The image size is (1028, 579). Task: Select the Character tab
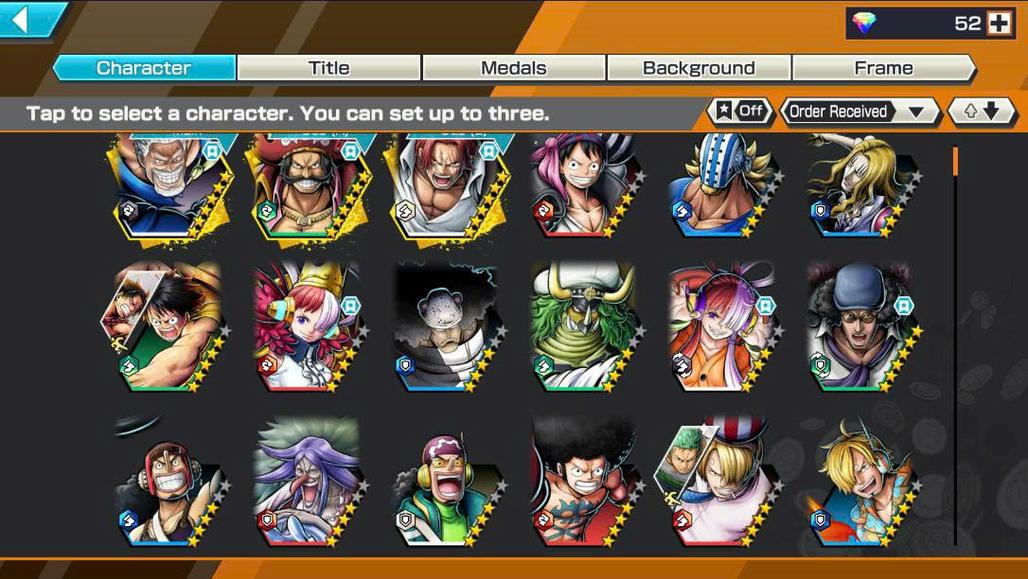144,68
